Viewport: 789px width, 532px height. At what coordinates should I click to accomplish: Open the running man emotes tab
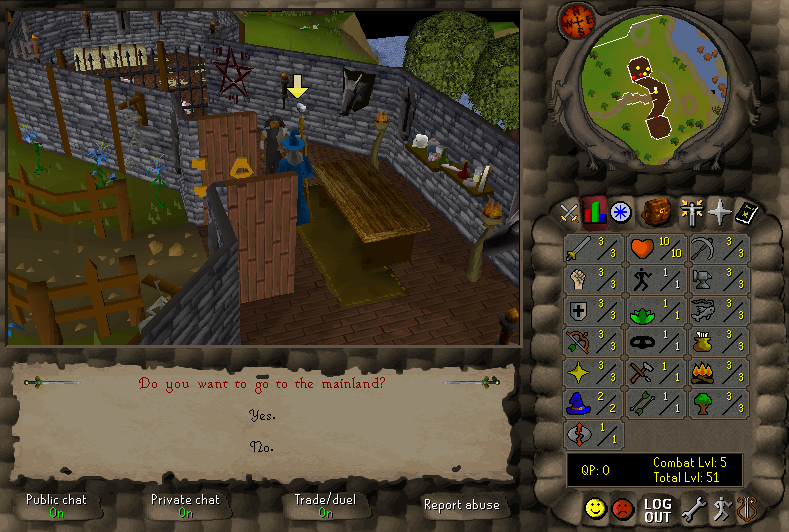(719, 510)
